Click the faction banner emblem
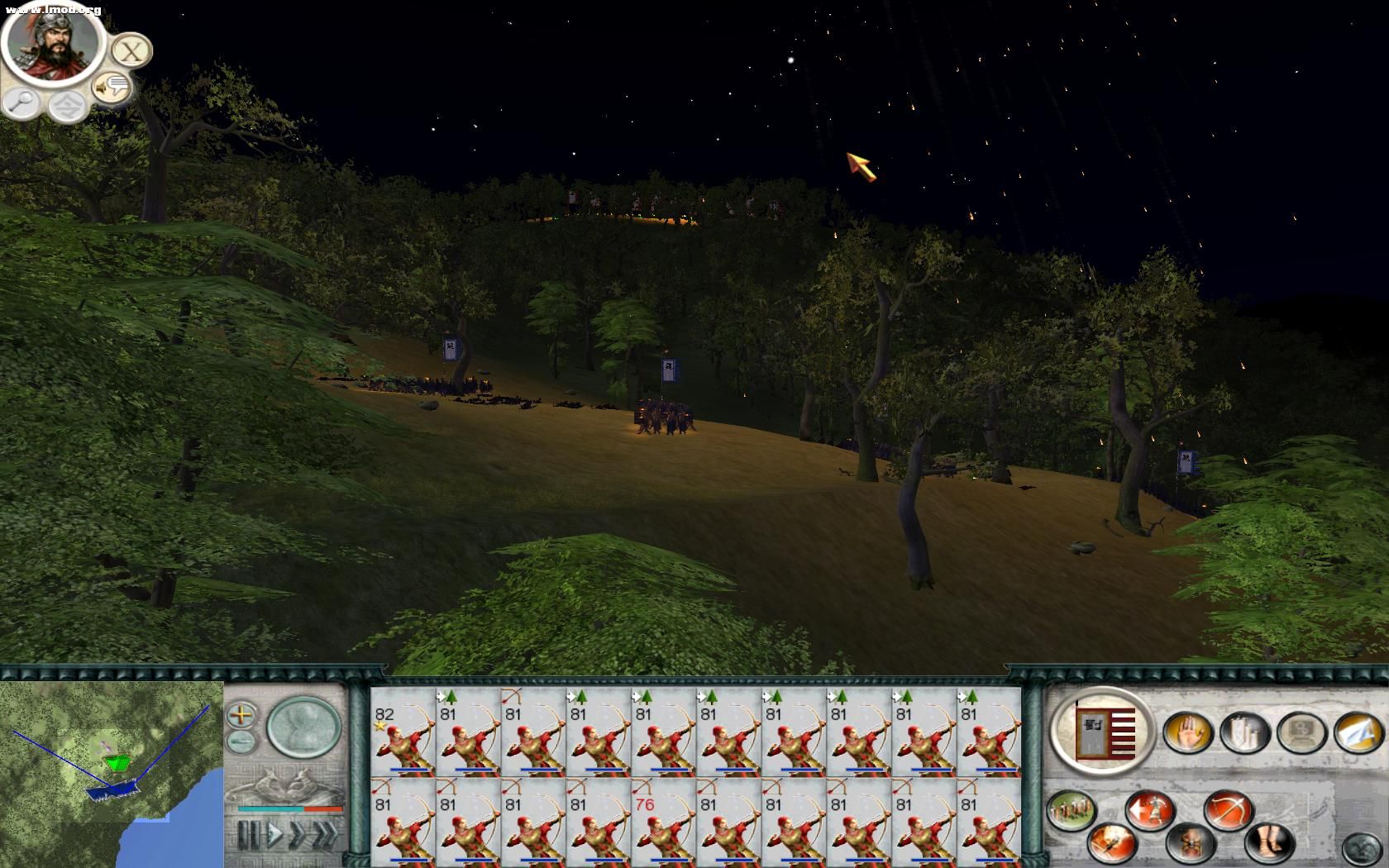 tap(1103, 732)
